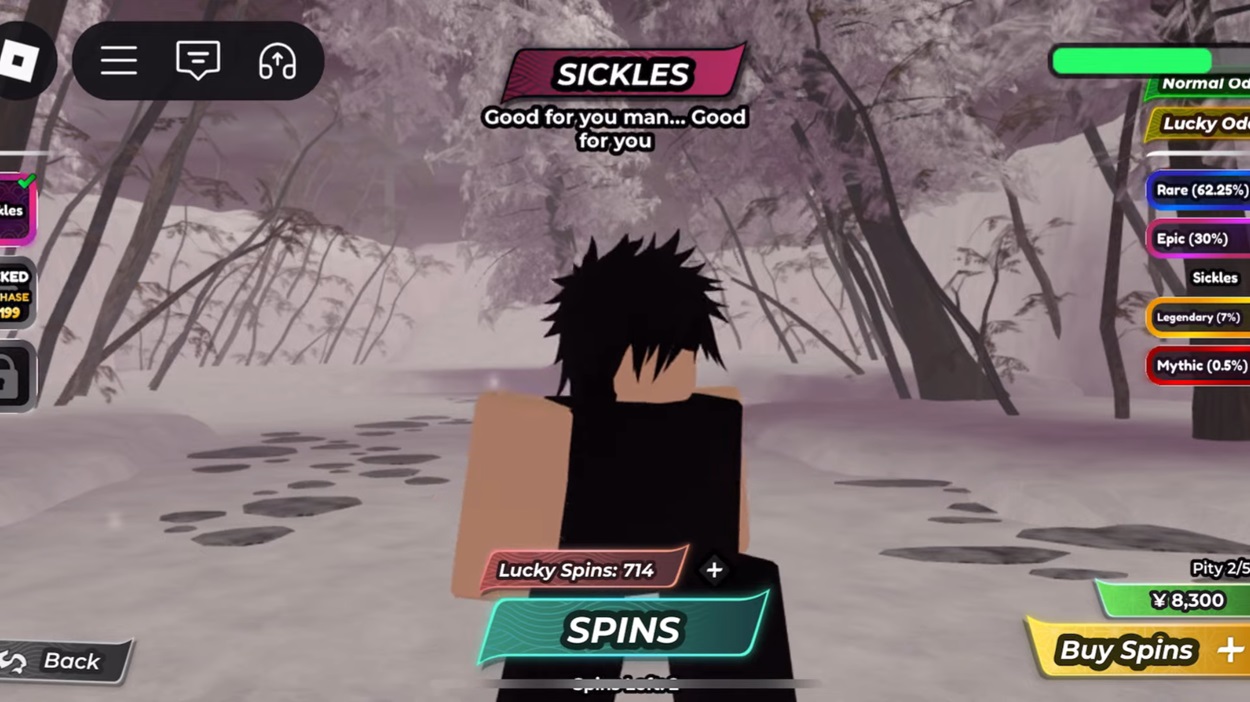View the Rare (62.25%) rarity entry

click(x=1199, y=190)
